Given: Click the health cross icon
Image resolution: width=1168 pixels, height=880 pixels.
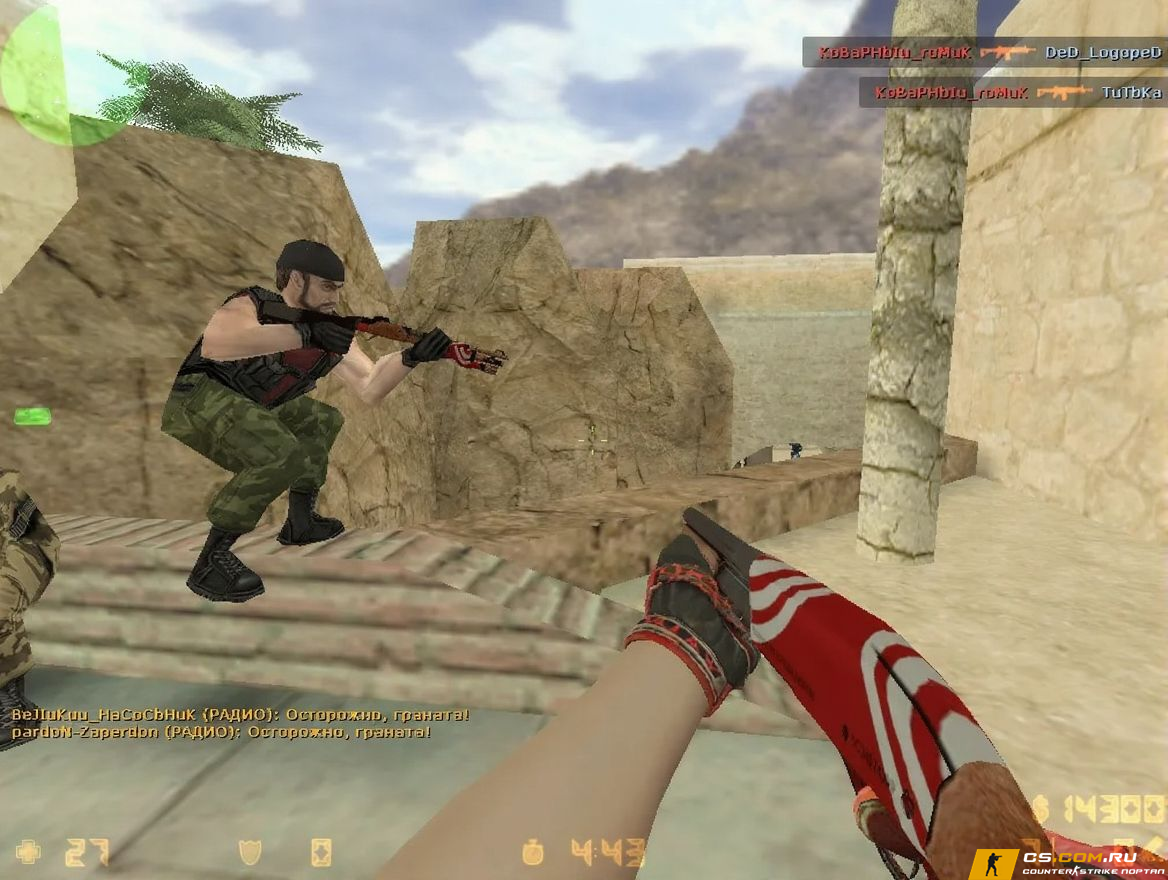Looking at the screenshot, I should 28,852.
